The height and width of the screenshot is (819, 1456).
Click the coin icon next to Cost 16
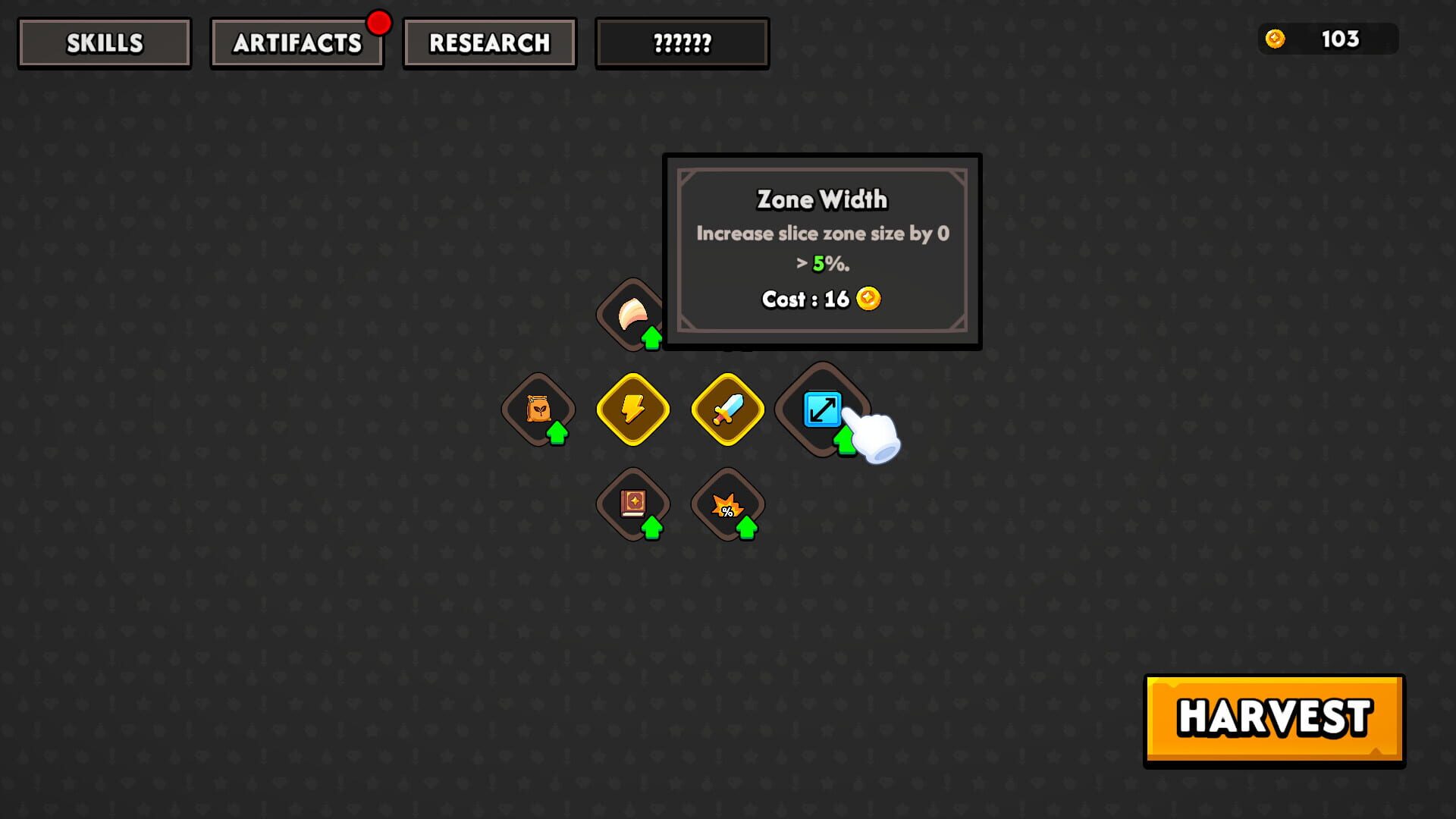coord(867,299)
